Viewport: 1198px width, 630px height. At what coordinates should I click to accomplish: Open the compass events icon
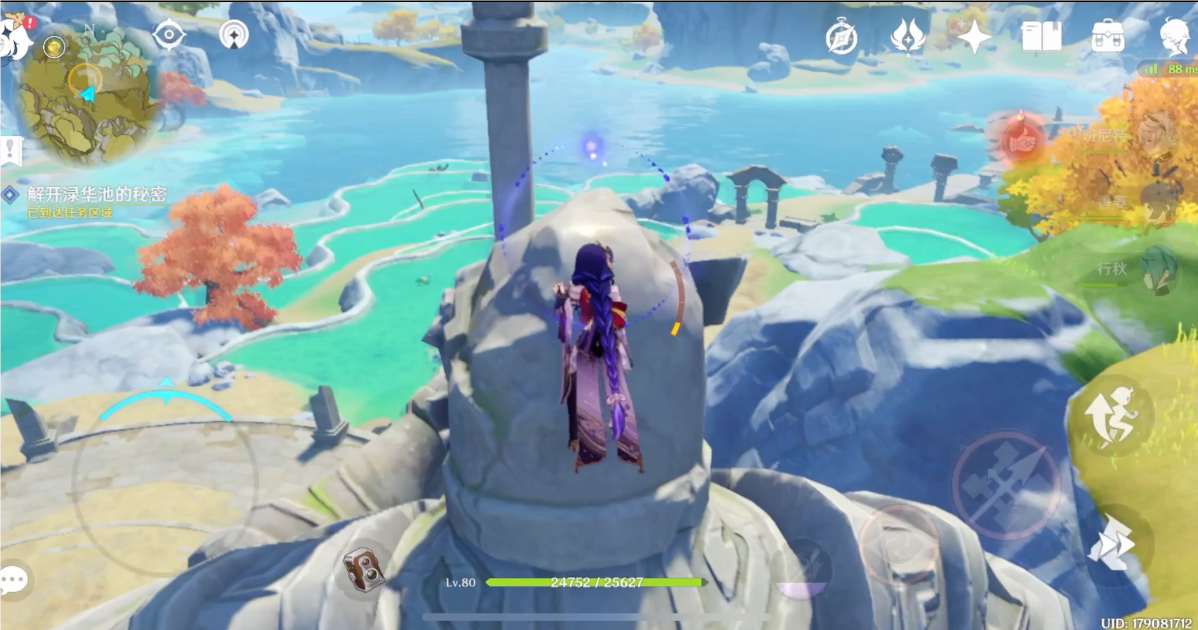pos(841,38)
